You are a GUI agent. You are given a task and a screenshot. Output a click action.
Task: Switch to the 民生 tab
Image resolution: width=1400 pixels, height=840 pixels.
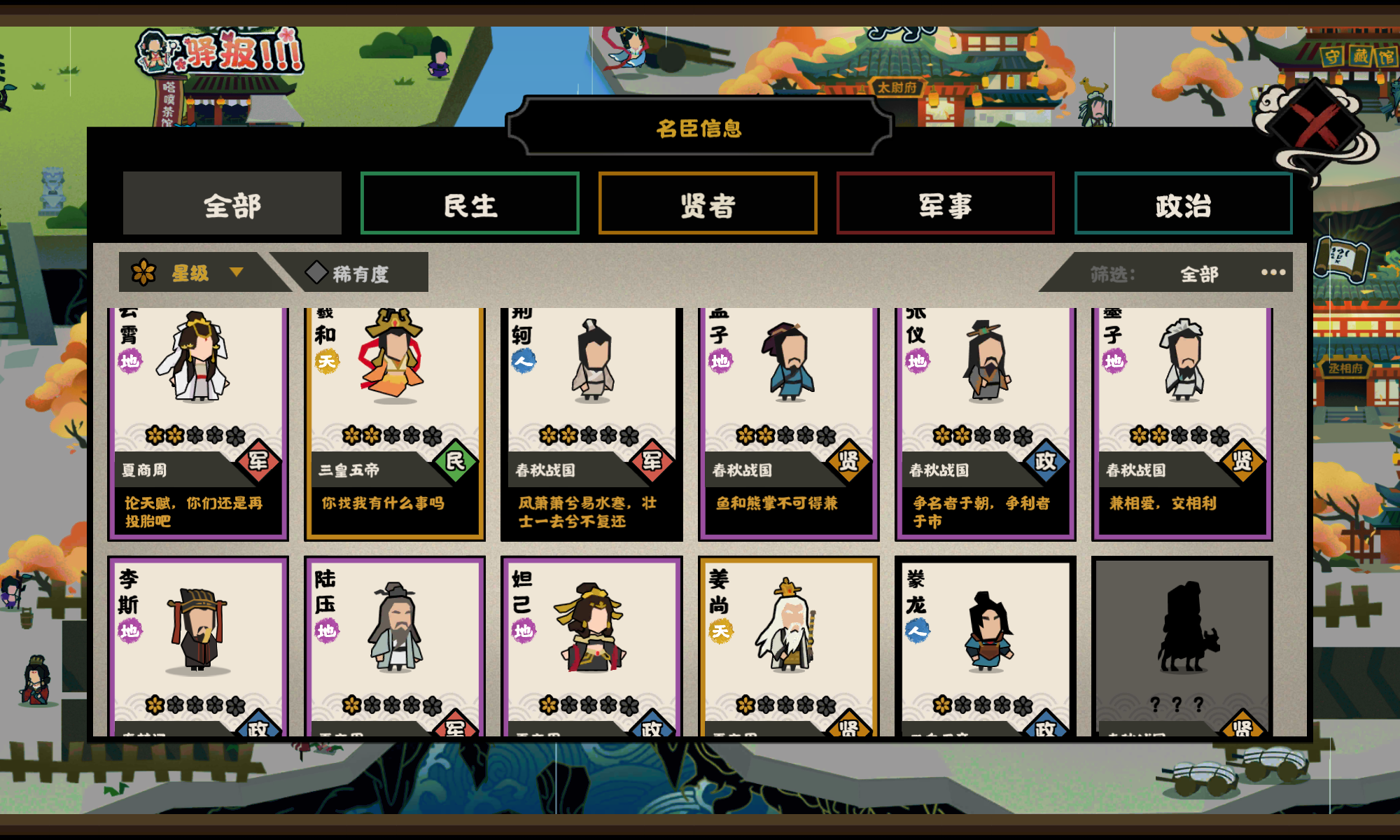[470, 204]
